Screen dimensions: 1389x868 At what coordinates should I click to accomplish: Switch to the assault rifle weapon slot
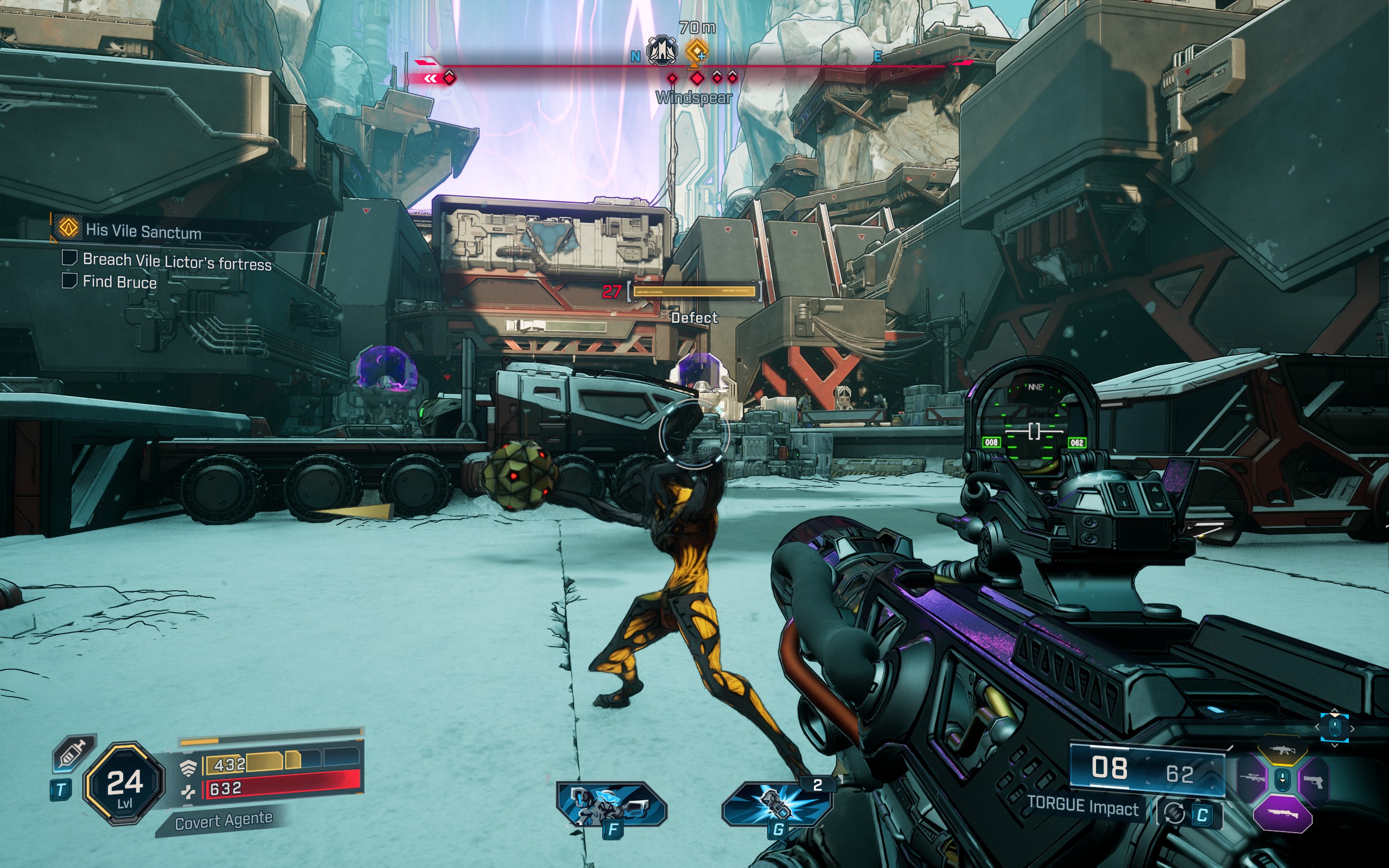tap(1282, 751)
